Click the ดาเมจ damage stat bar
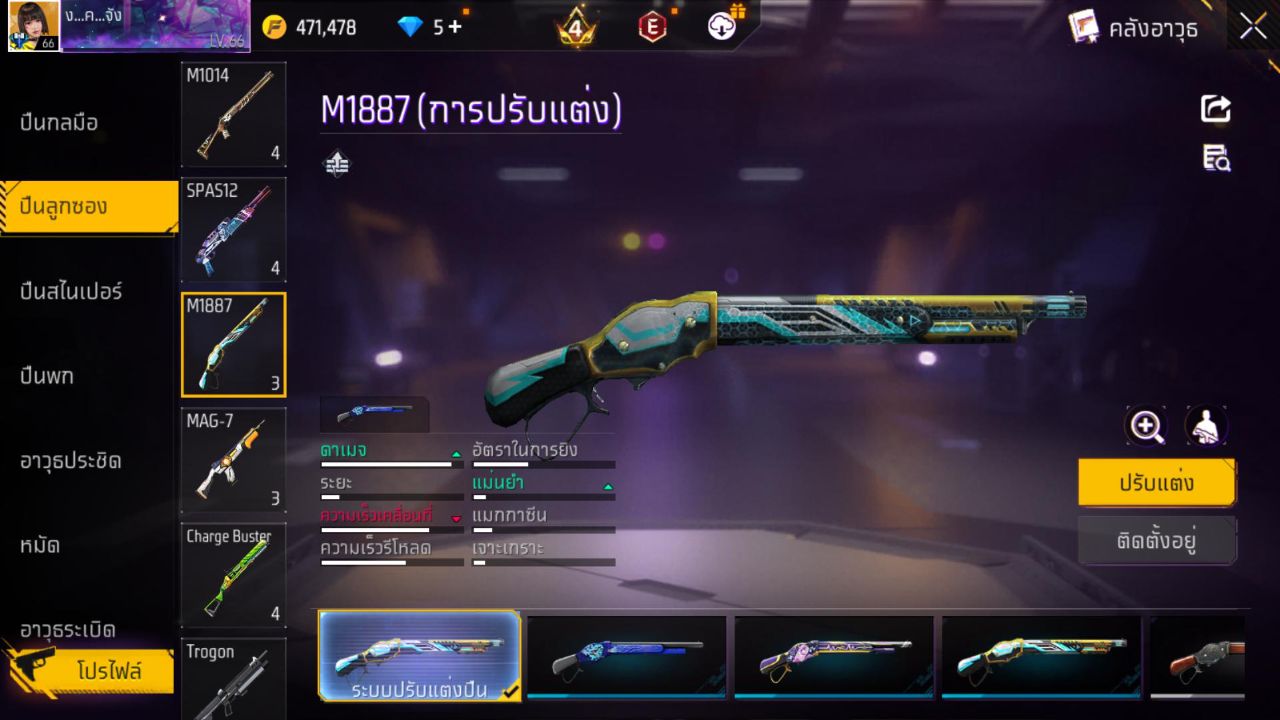This screenshot has height=720, width=1280. click(390, 463)
